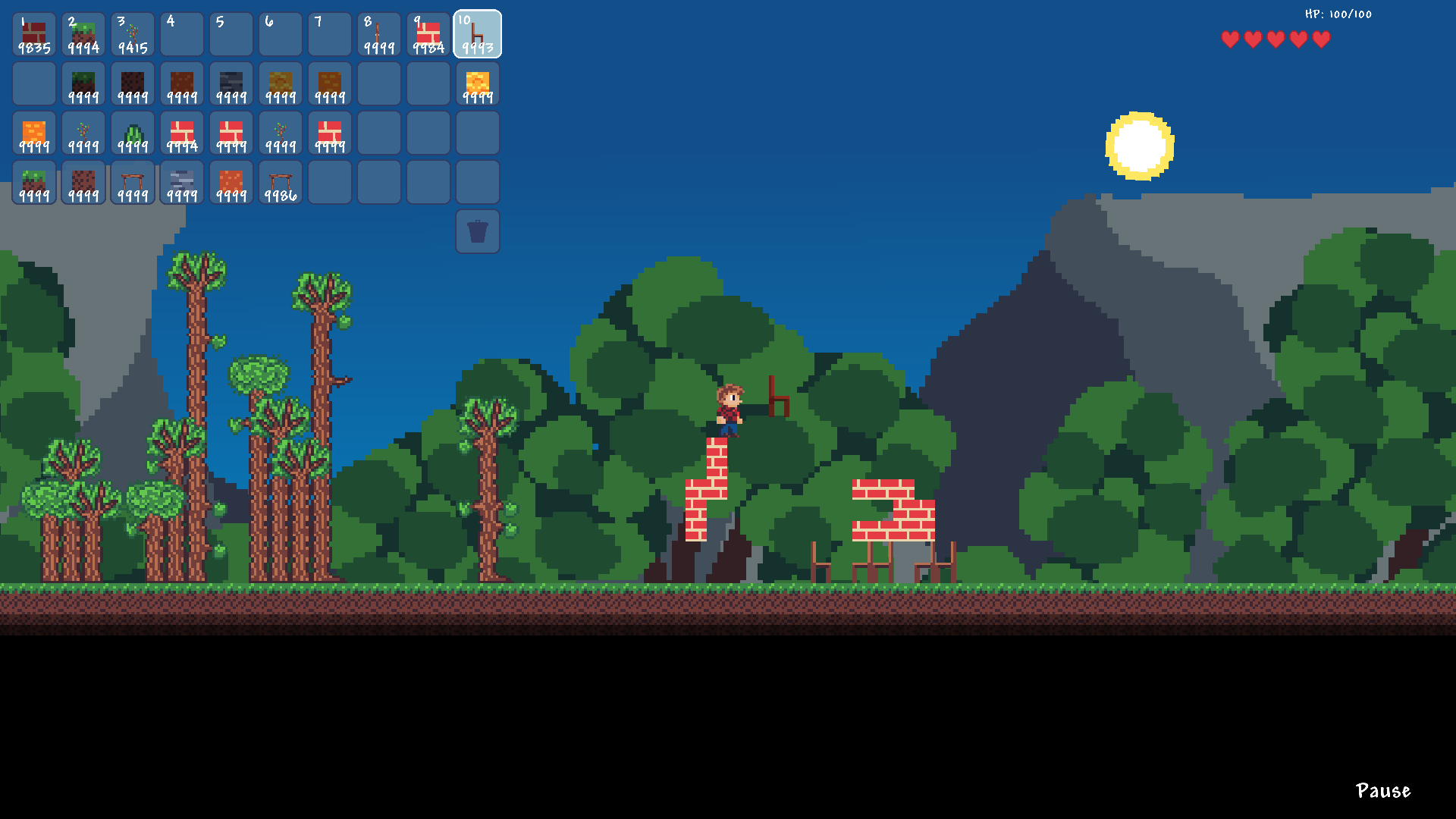Choose the grass dirt block in hotbar slot 2
This screenshot has height=819, width=1456.
[x=83, y=35]
